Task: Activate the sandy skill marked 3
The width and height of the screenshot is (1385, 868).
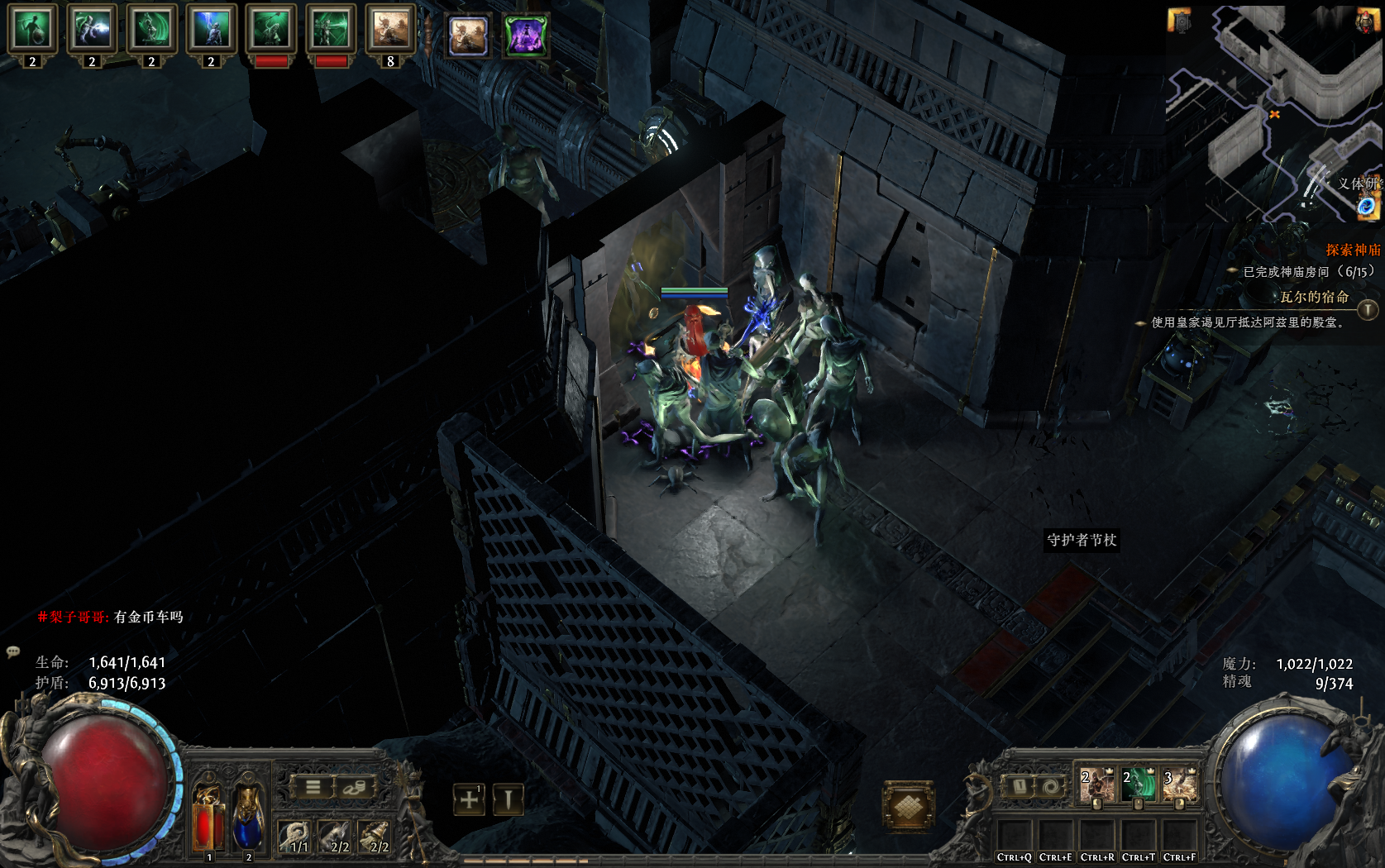Action: (x=1179, y=785)
